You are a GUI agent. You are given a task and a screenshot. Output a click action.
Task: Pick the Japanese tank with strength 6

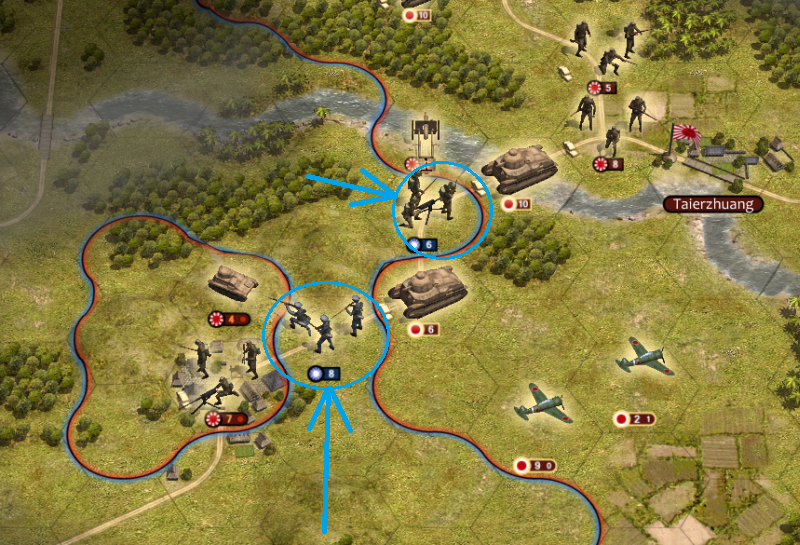coord(428,289)
